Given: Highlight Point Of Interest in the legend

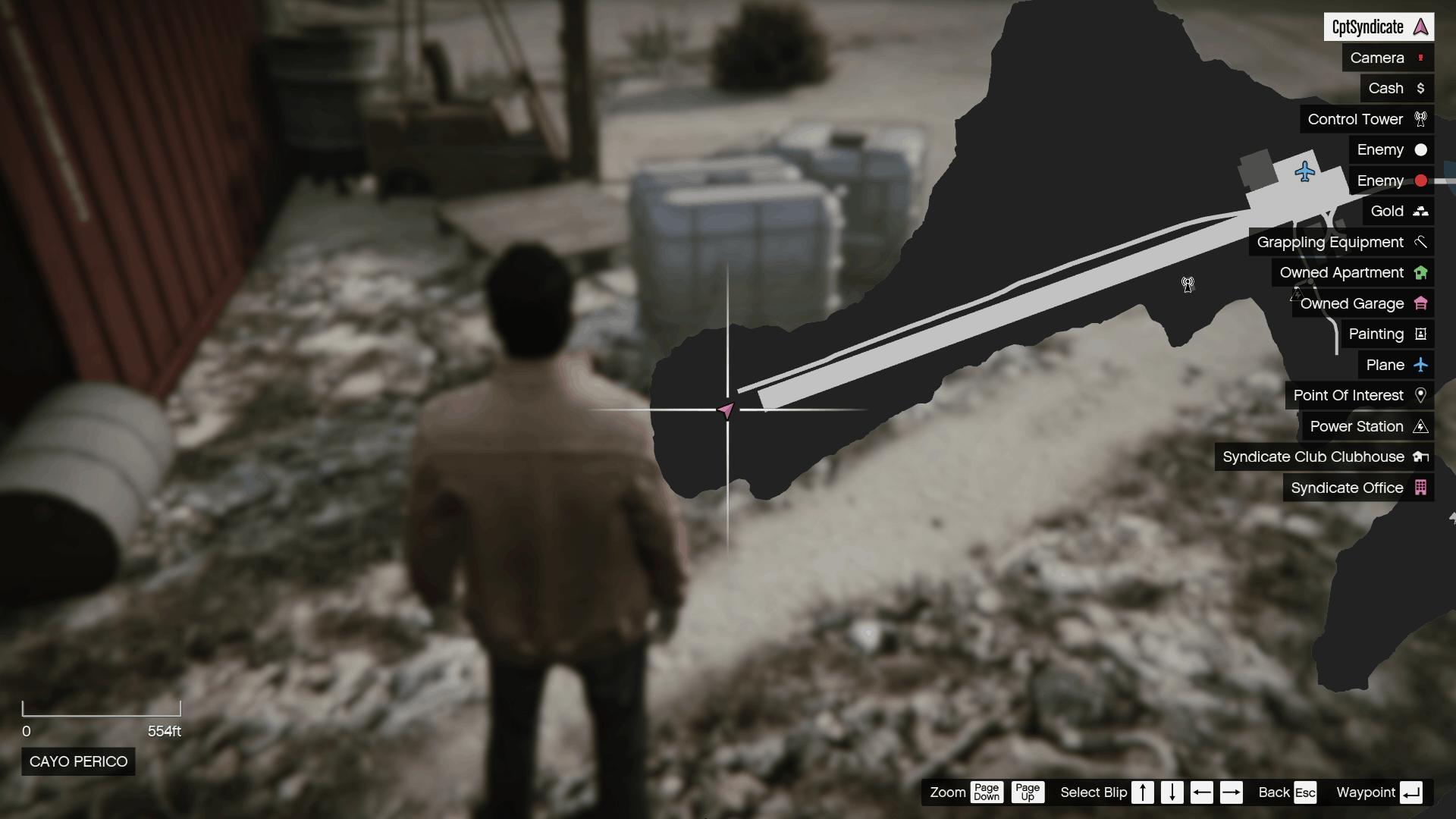Looking at the screenshot, I should [x=1359, y=396].
